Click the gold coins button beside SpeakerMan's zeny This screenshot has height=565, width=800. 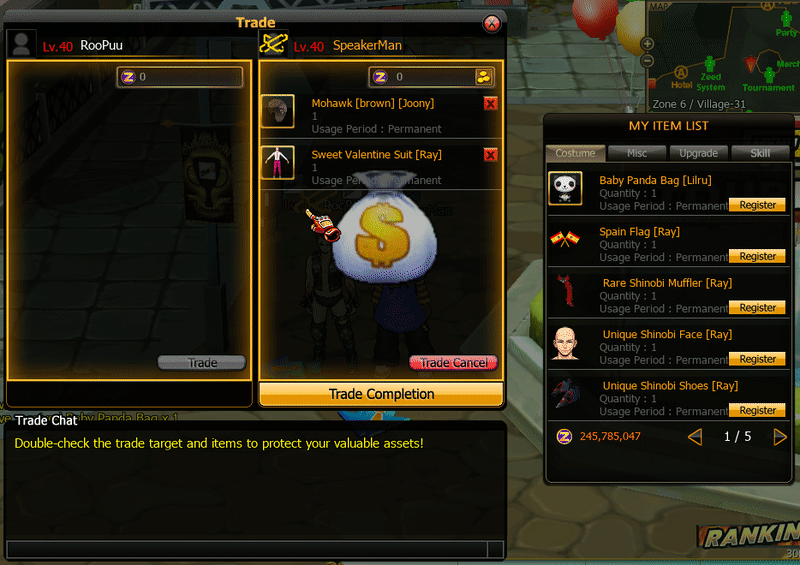[484, 77]
